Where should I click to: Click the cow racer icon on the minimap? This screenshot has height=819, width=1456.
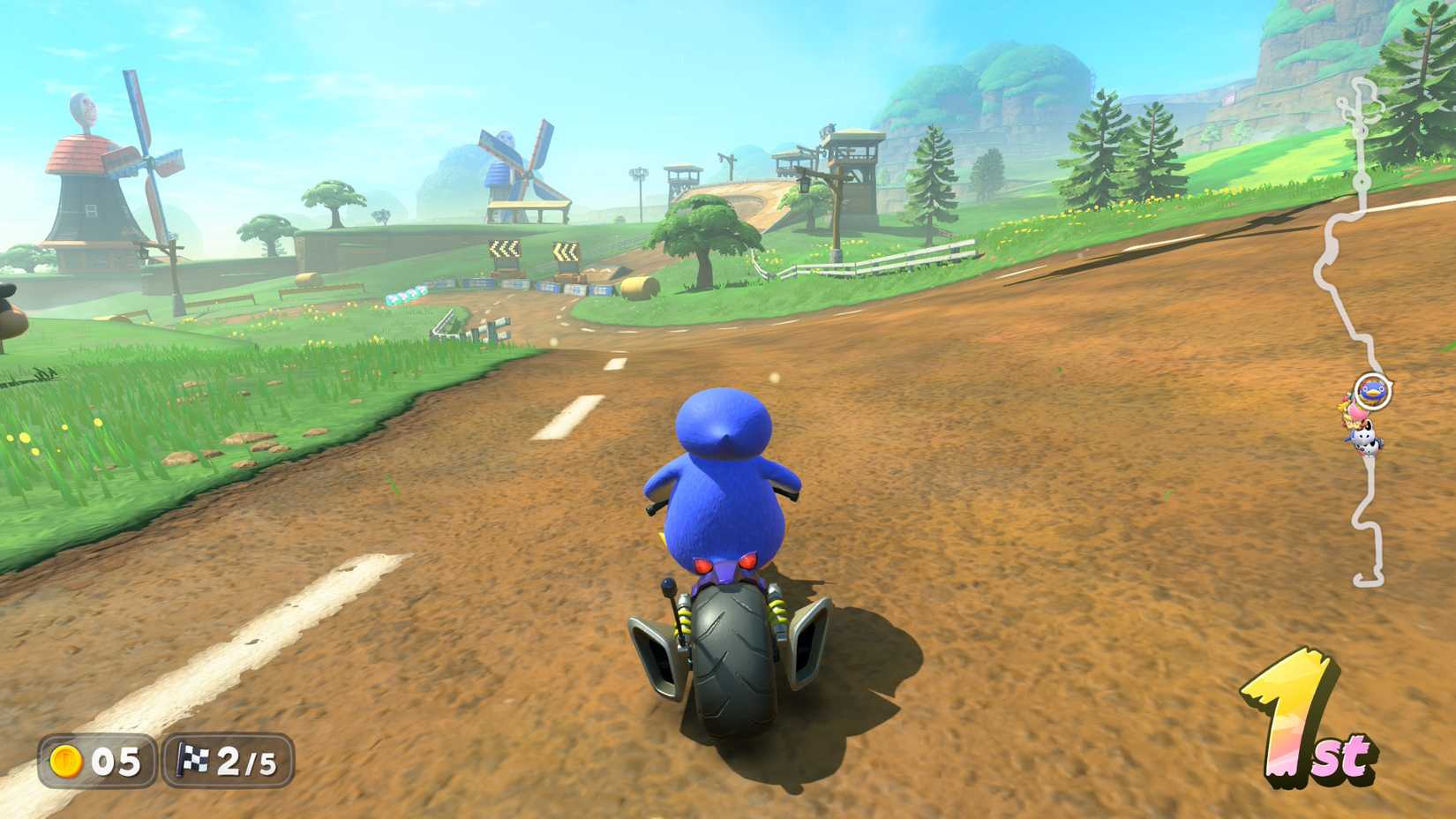click(x=1365, y=440)
